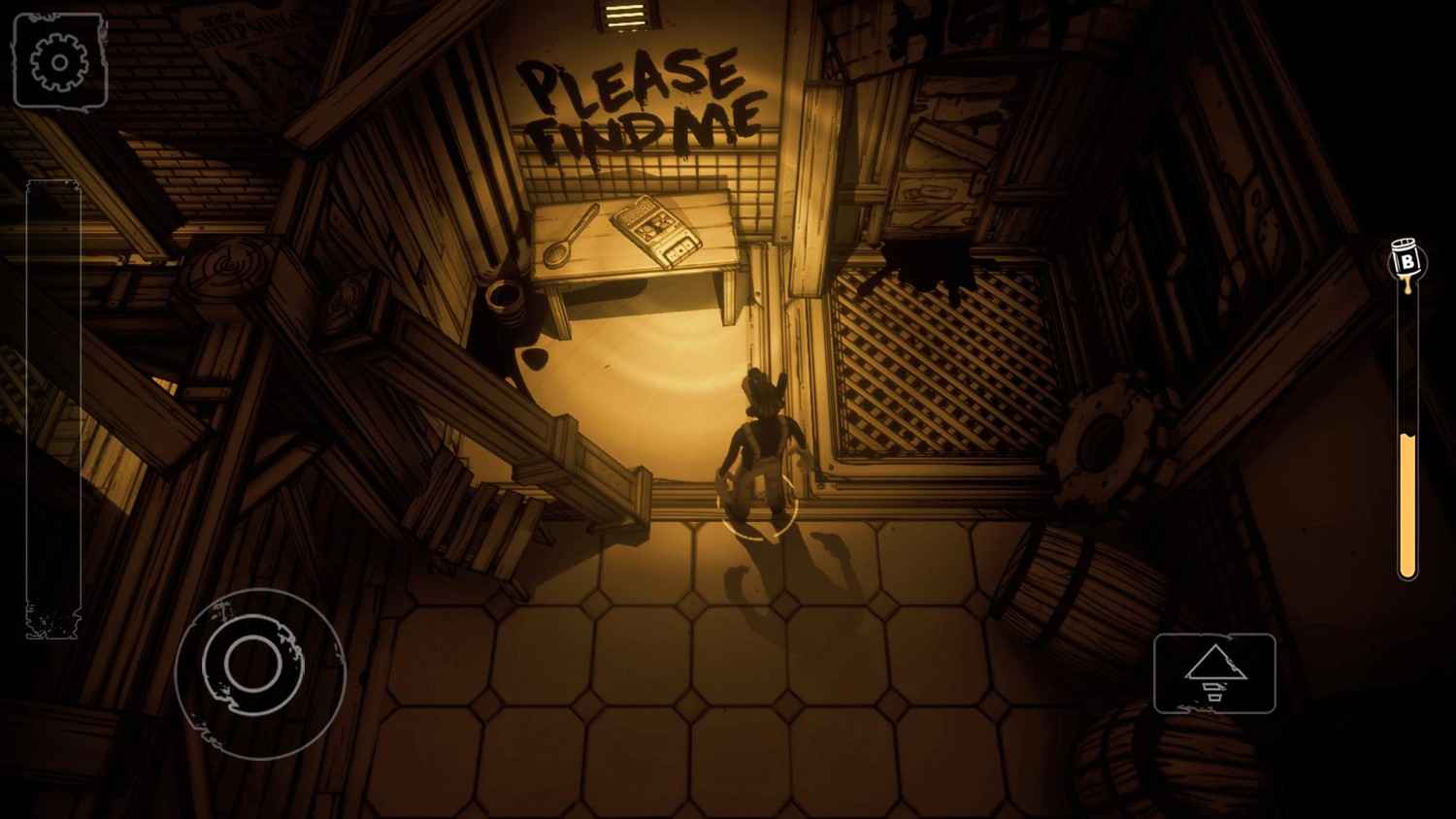This screenshot has height=819, width=1456.
Task: Tap the large gear leaning on the wall
Action: [x=1102, y=442]
